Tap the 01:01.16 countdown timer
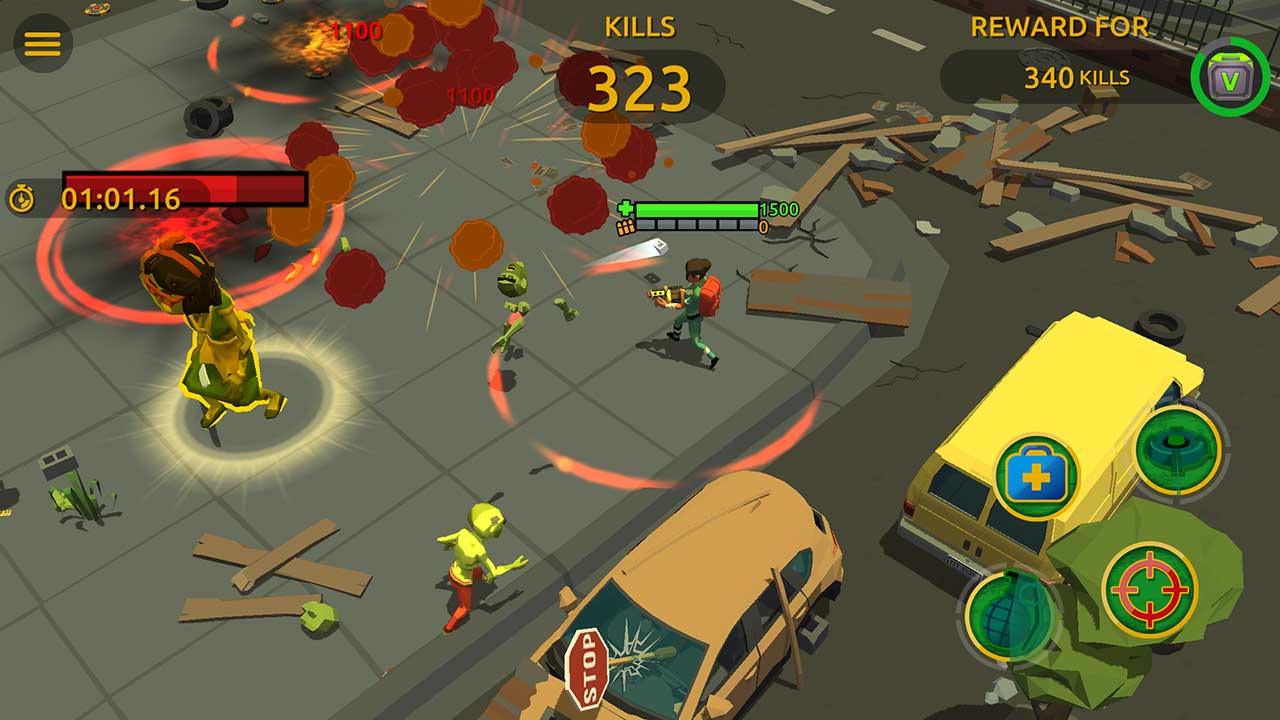Image resolution: width=1280 pixels, height=720 pixels. click(x=120, y=197)
